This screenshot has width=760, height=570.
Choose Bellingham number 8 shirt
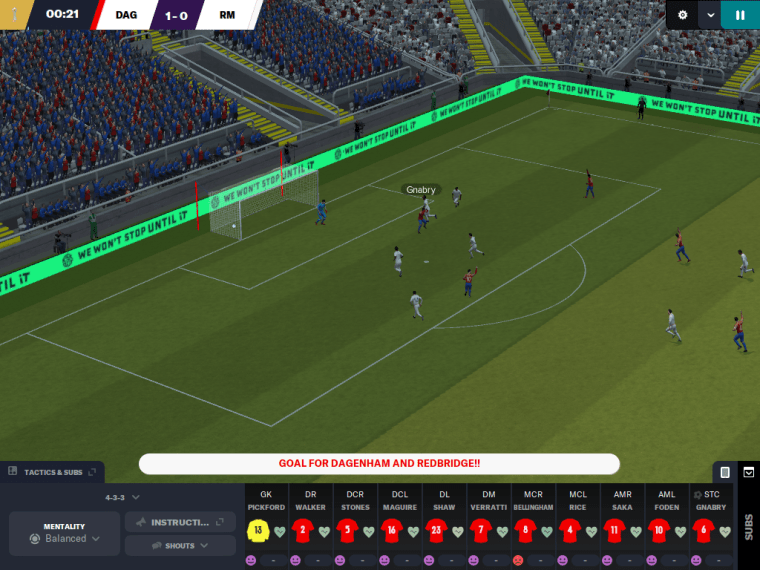coord(524,530)
